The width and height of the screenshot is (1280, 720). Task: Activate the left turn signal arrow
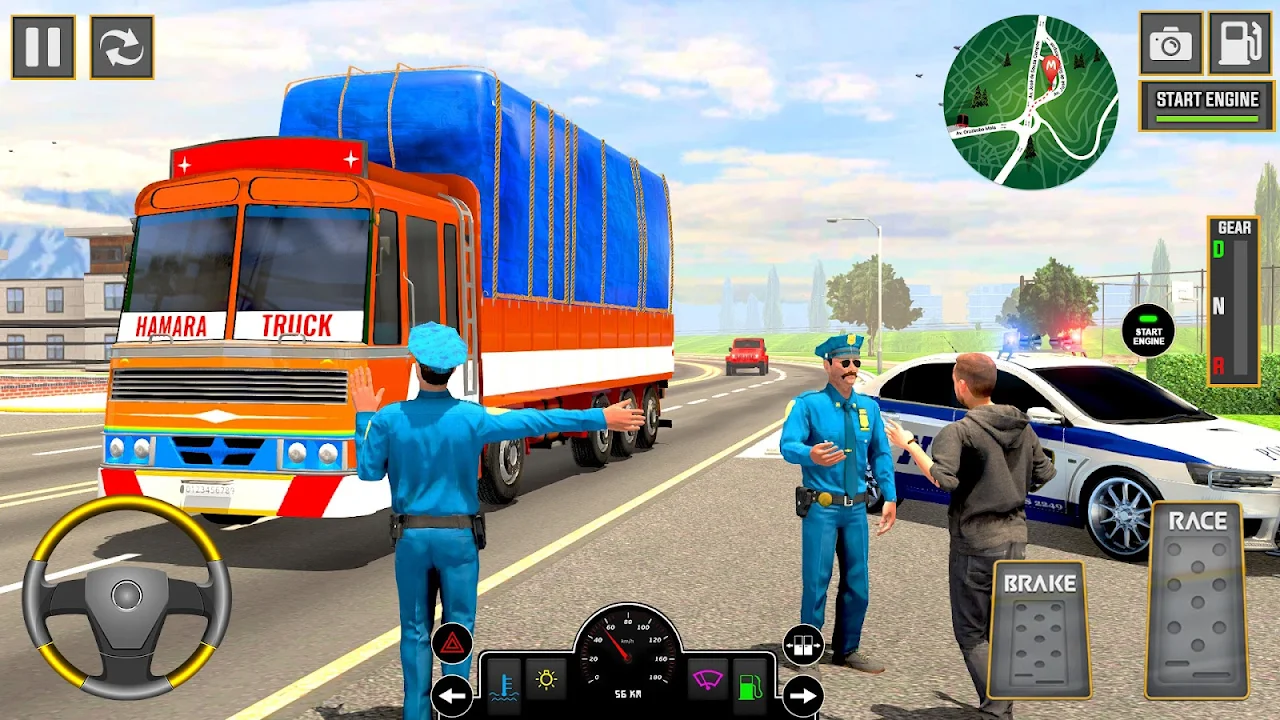click(451, 695)
